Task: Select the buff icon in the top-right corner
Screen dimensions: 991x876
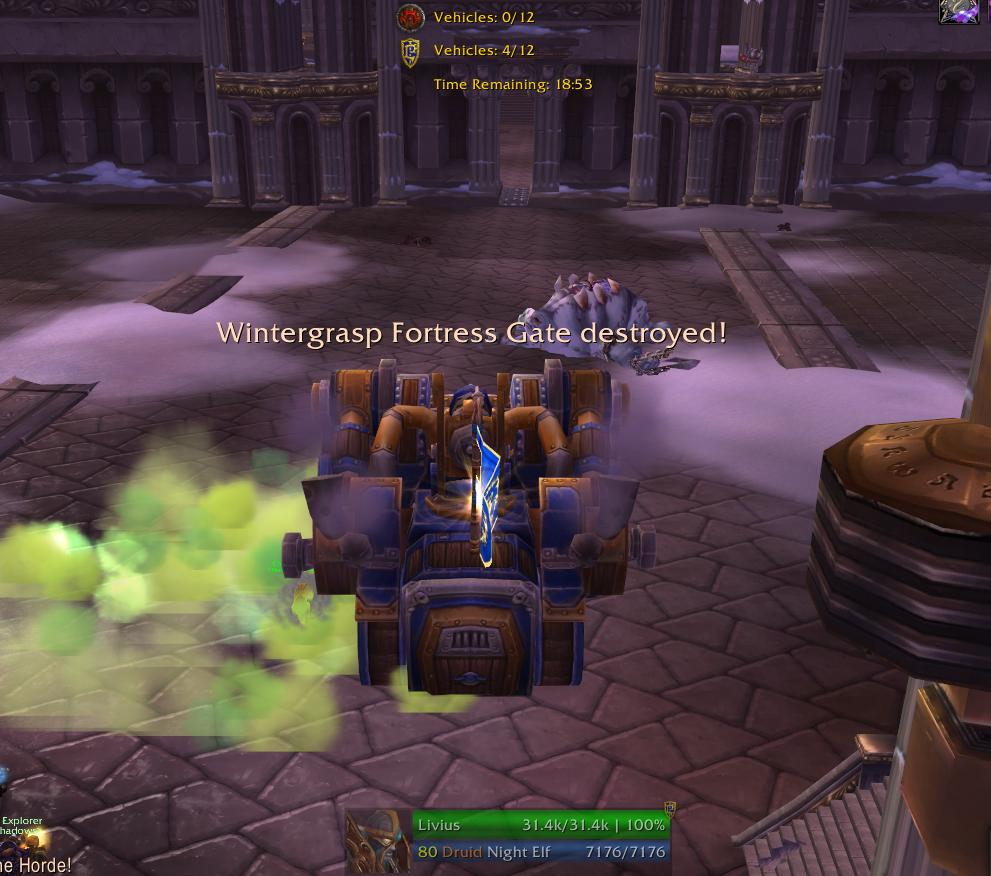Action: pyautogui.click(x=960, y=10)
